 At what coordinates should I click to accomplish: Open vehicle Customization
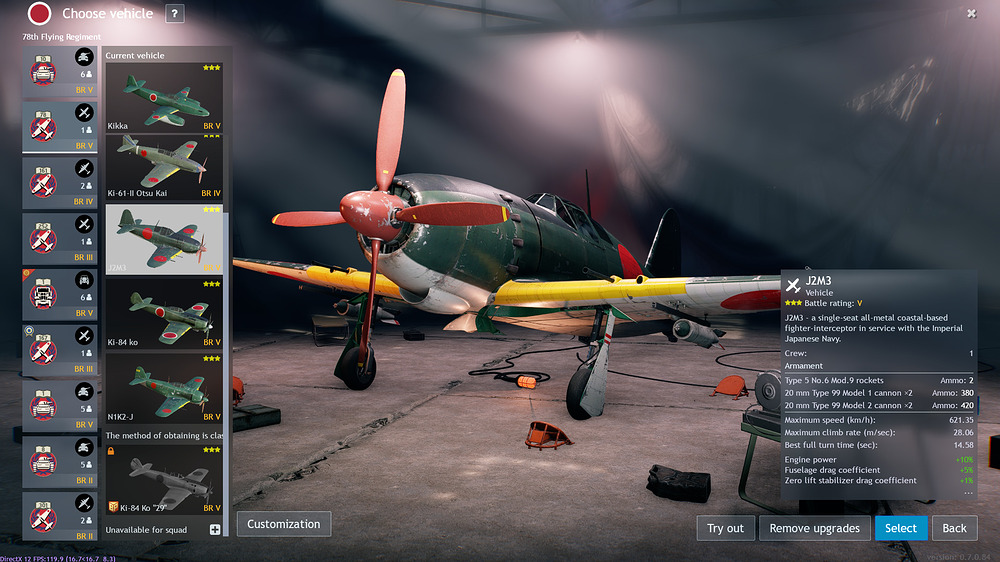[x=284, y=524]
